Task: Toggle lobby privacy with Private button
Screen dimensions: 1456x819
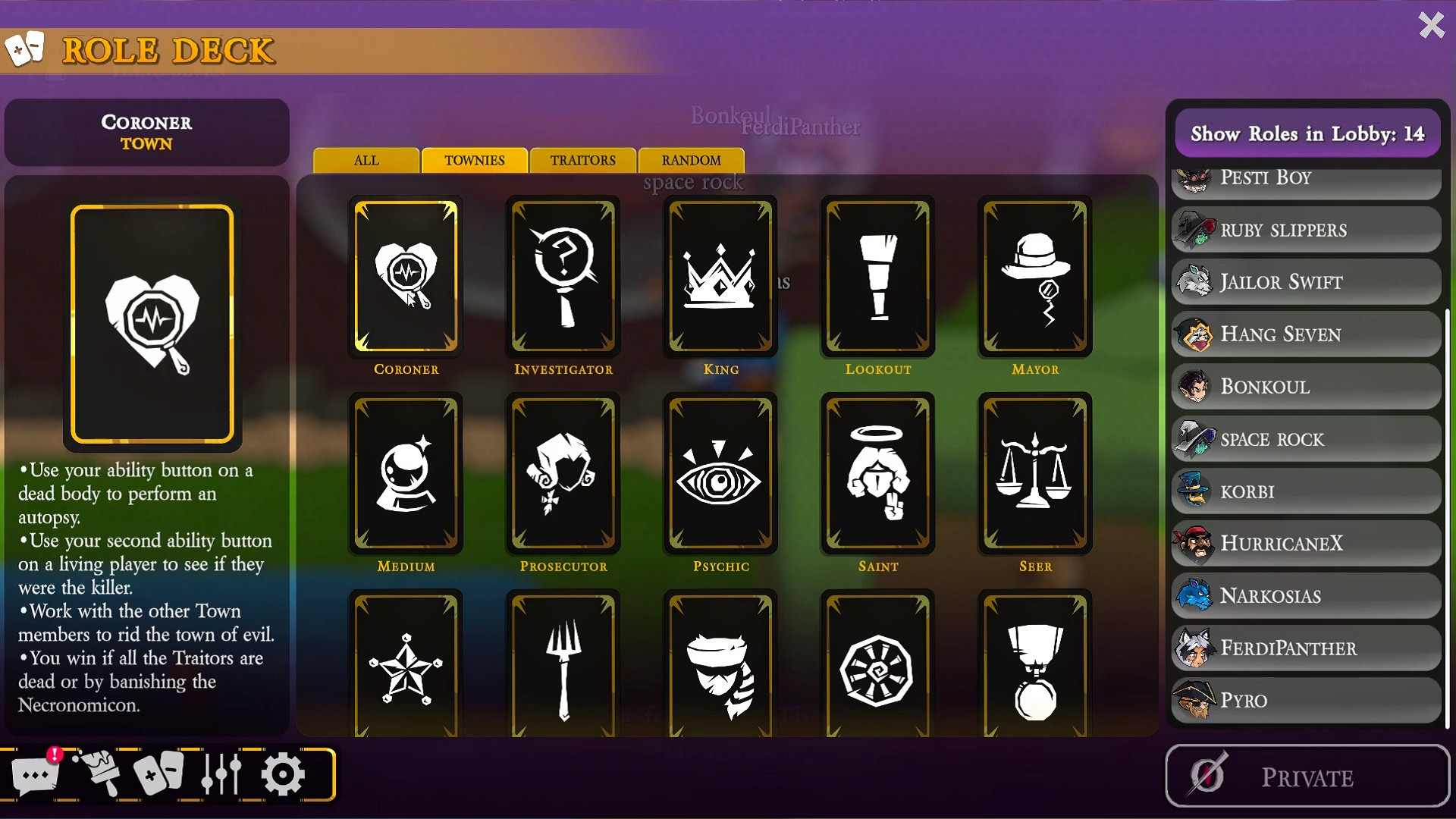Action: [1306, 776]
